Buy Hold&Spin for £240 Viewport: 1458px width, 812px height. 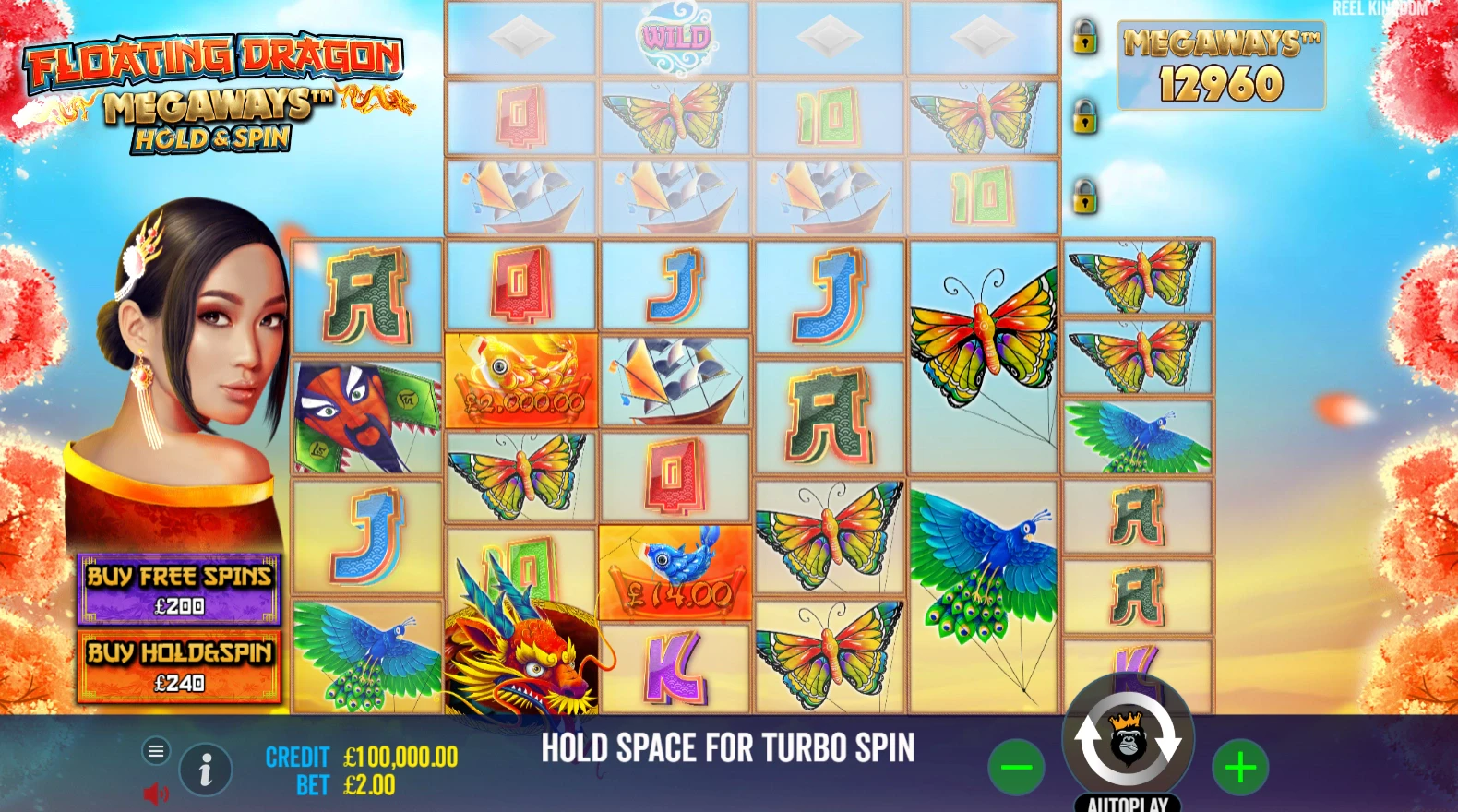pyautogui.click(x=179, y=666)
